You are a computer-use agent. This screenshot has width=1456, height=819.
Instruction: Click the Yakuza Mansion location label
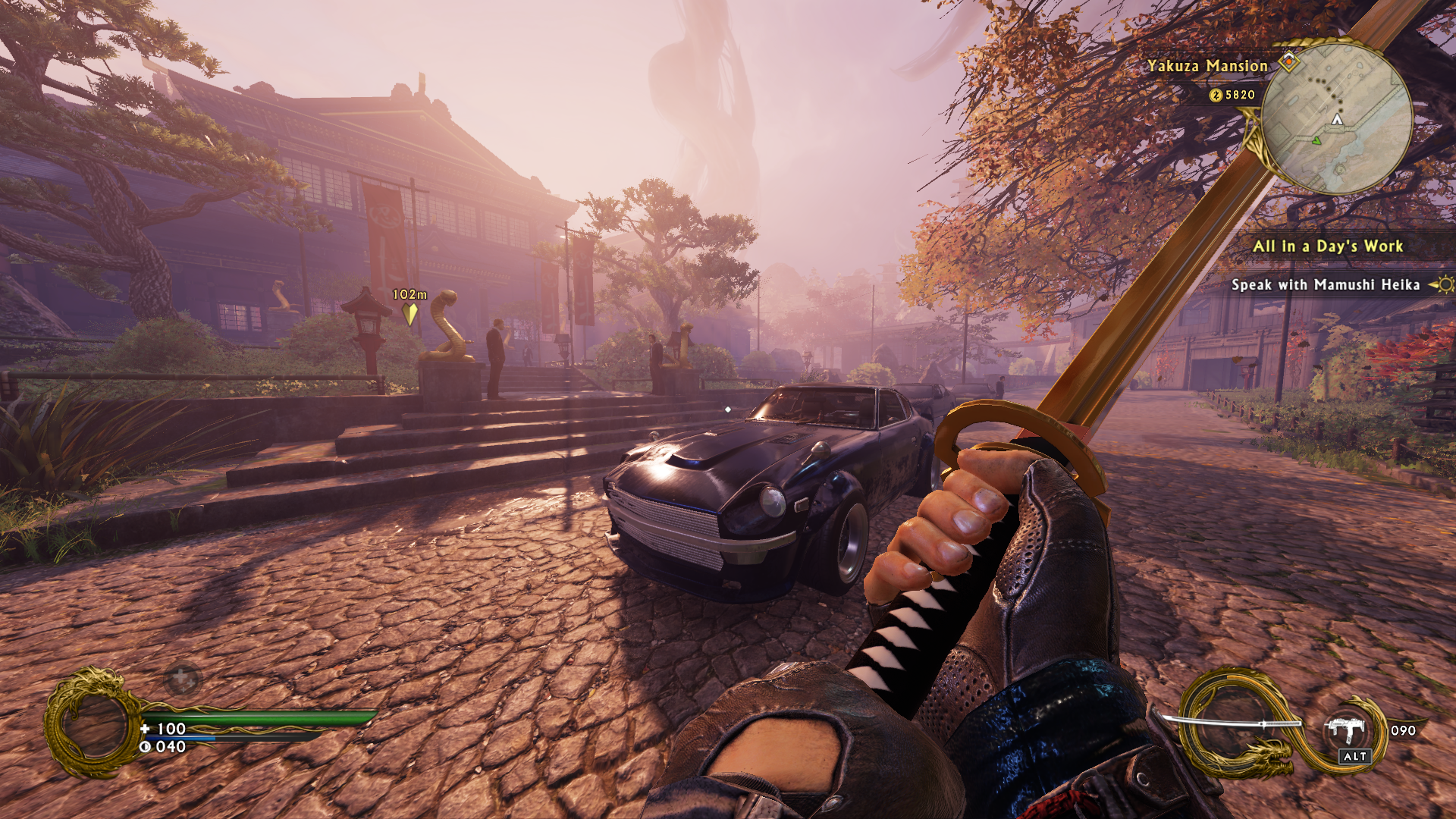(1207, 66)
